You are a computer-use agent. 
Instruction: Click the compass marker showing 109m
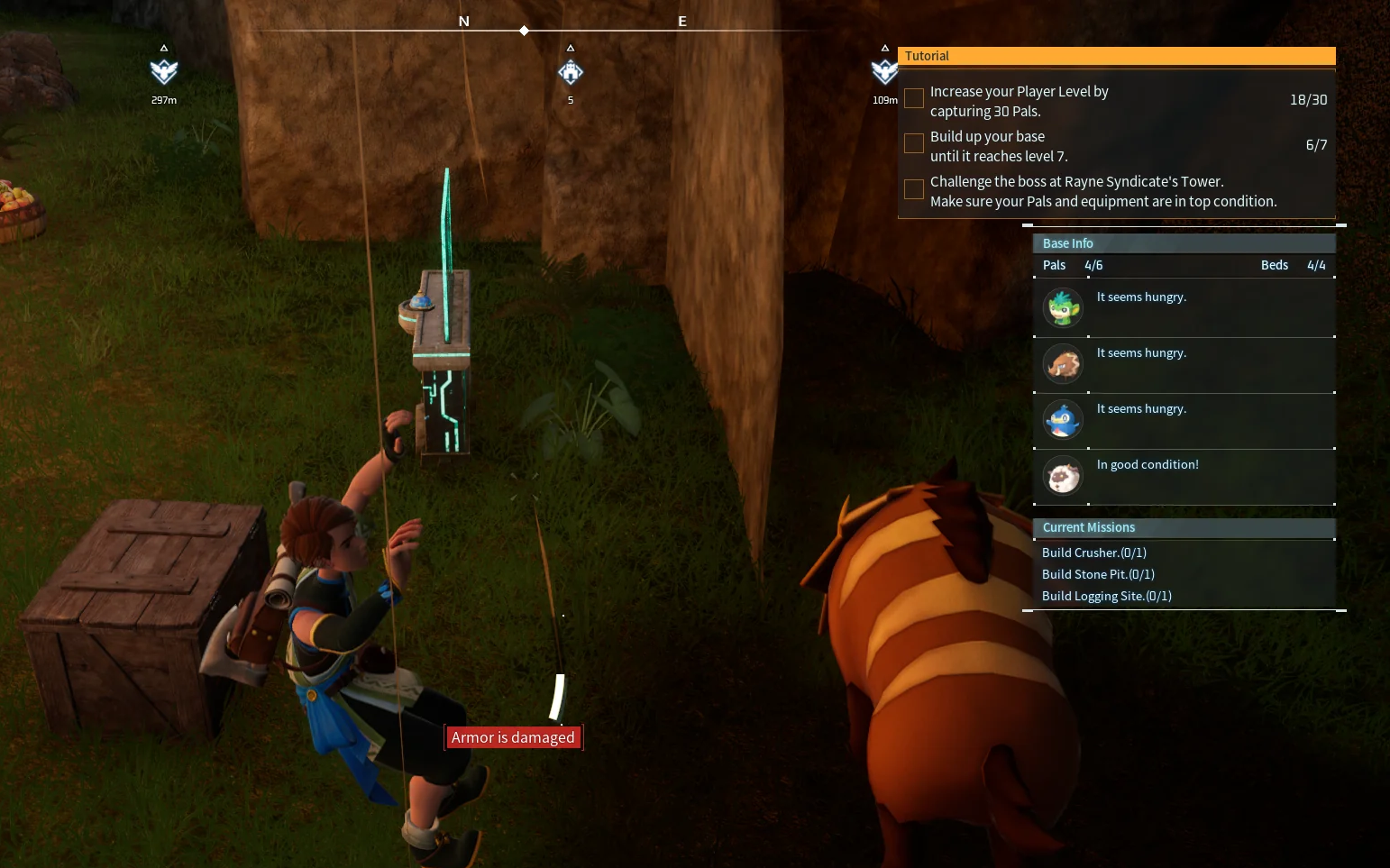[884, 72]
